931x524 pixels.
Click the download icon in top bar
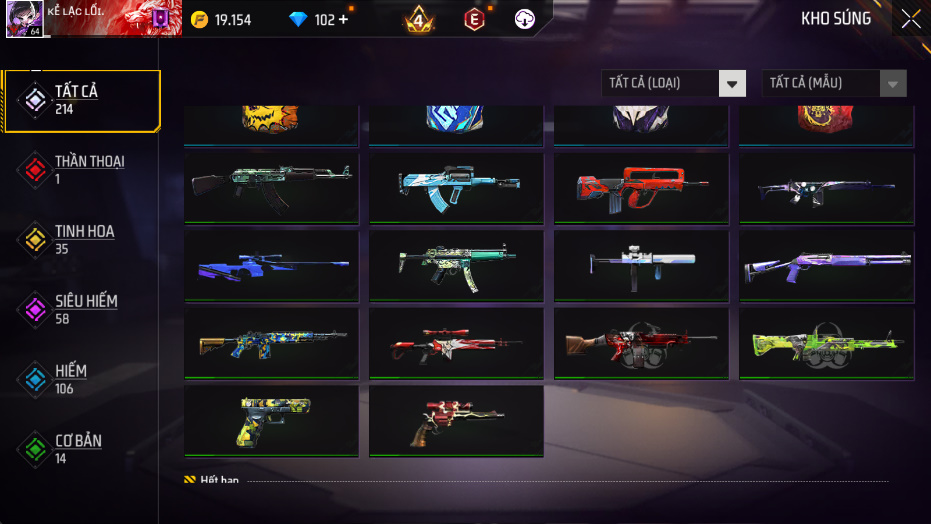[525, 20]
